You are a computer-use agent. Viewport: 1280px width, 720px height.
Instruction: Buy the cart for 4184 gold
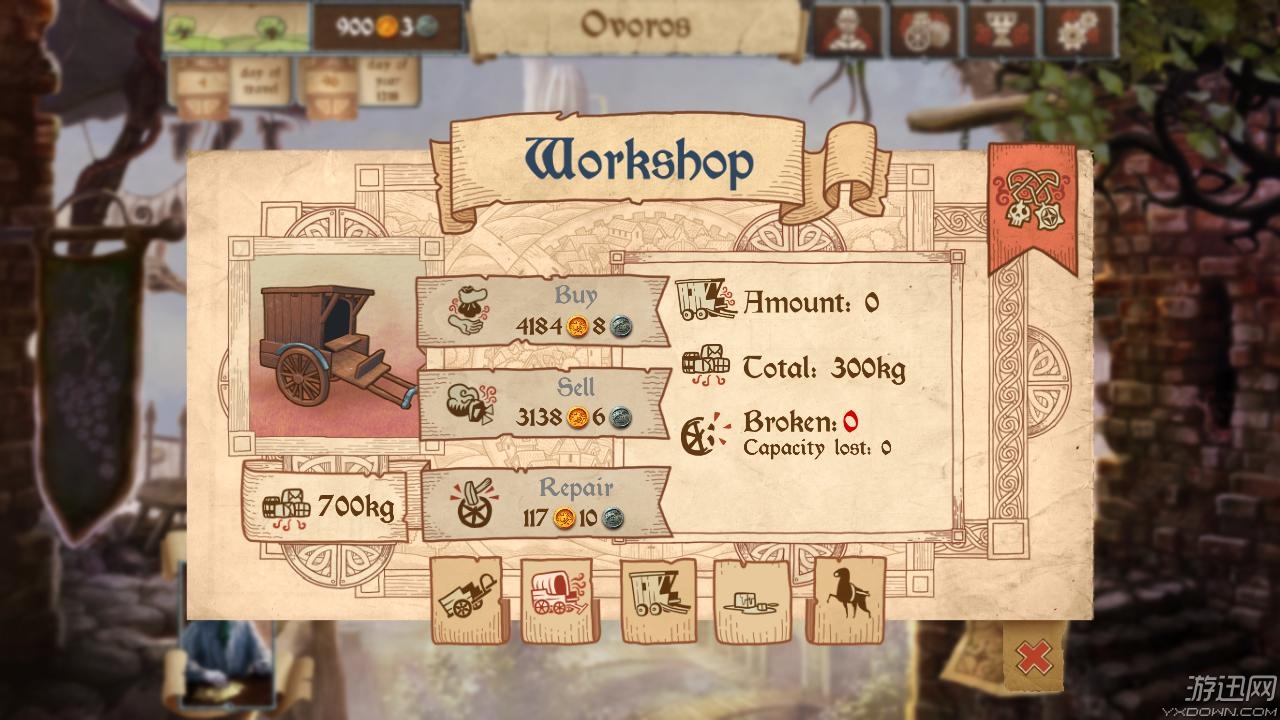coord(542,311)
